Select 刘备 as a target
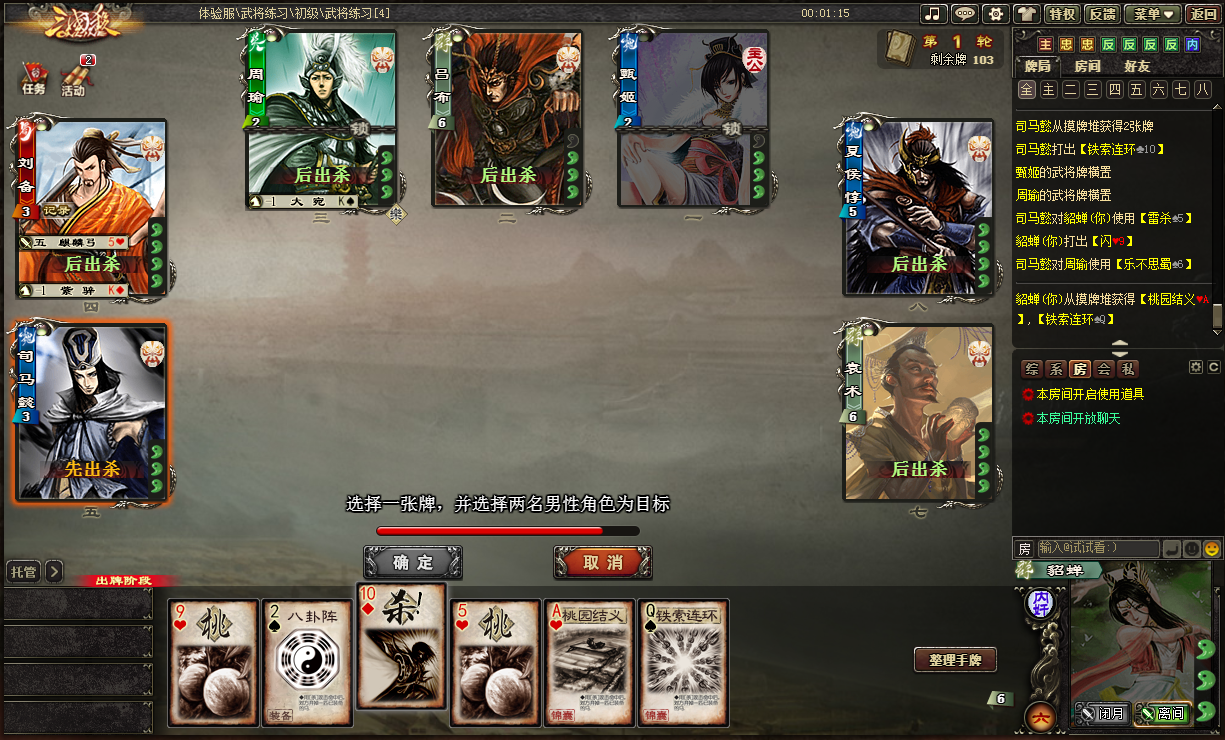The height and width of the screenshot is (740, 1225). pyautogui.click(x=91, y=208)
